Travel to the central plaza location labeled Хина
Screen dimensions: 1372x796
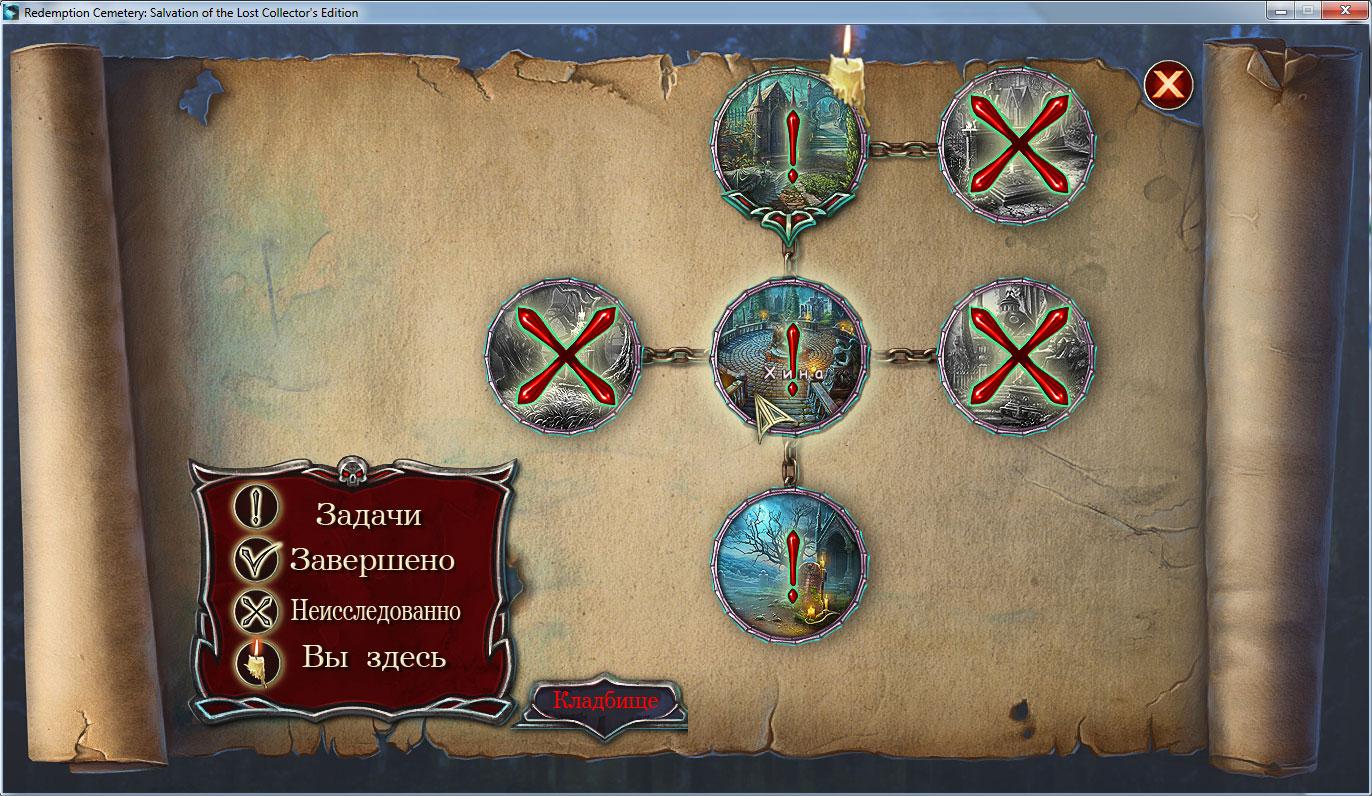[x=790, y=354]
